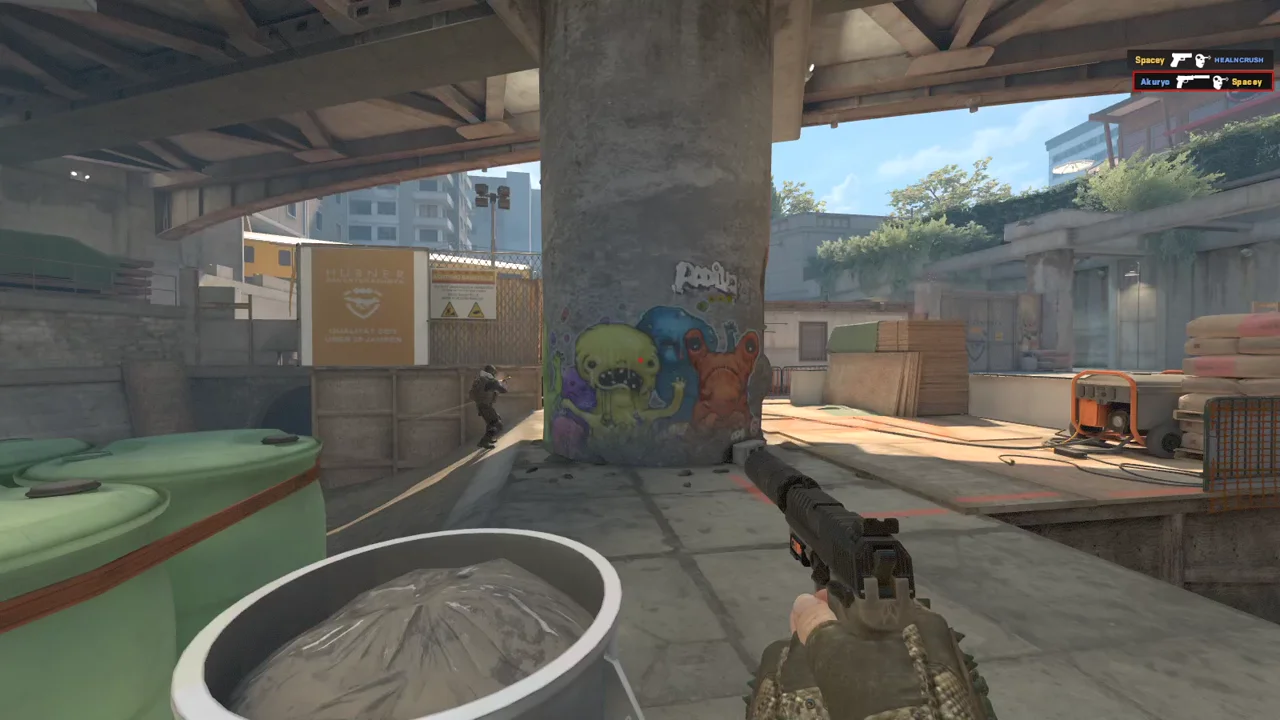
Task: Select the red-outlined Akuryo kills Spacey entry
Action: point(1202,81)
